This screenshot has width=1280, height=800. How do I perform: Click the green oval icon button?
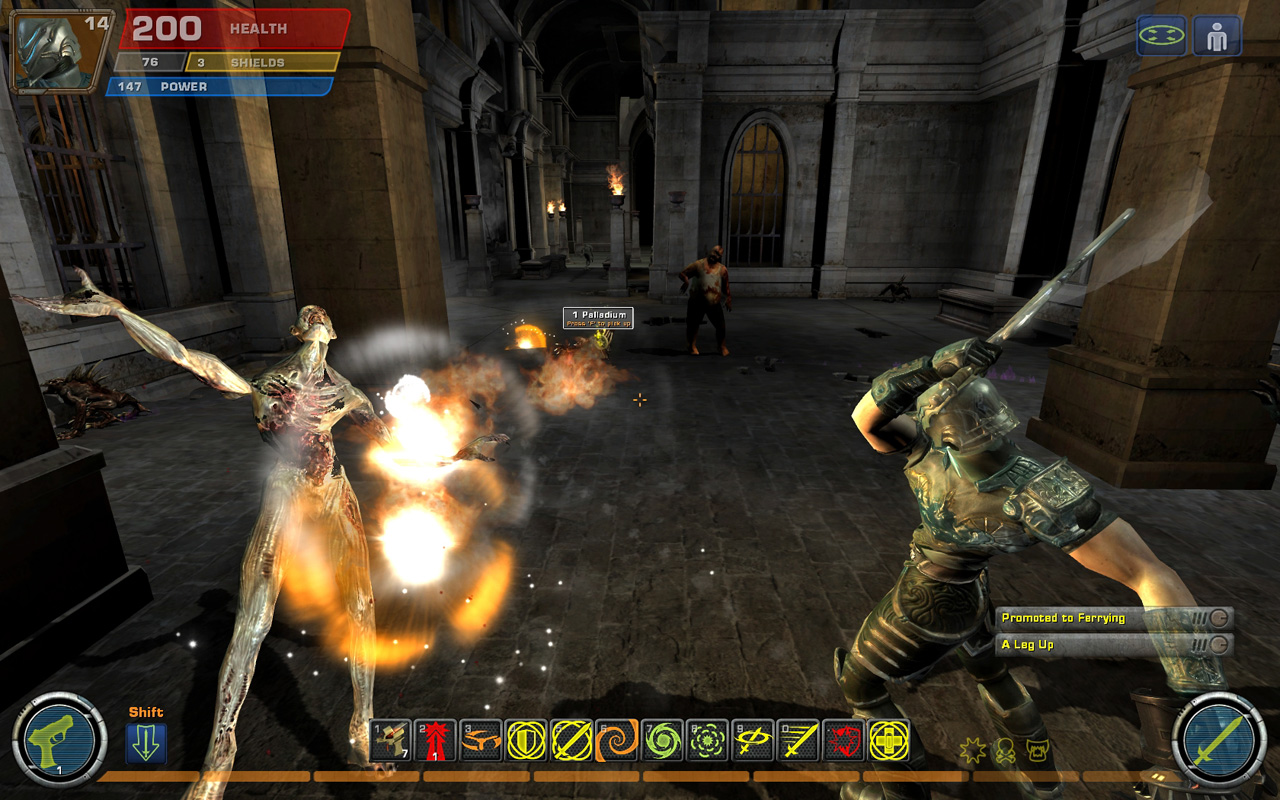[1161, 36]
